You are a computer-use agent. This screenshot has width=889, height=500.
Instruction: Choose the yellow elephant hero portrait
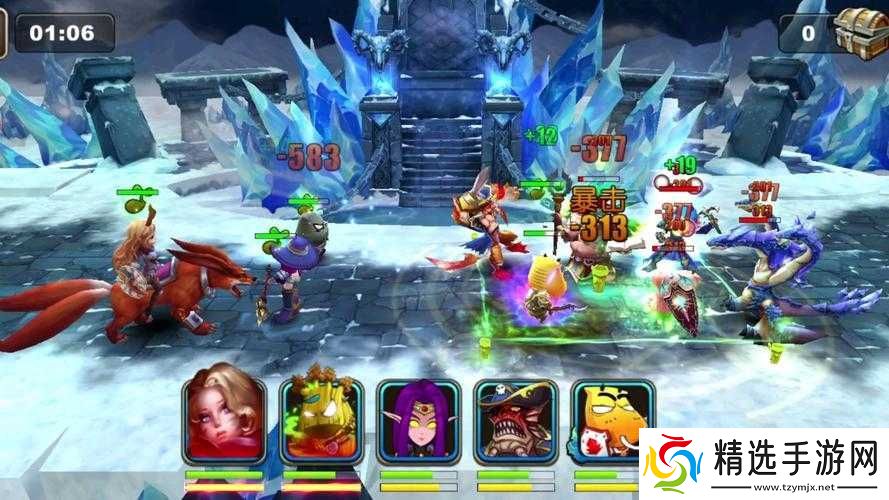point(606,421)
